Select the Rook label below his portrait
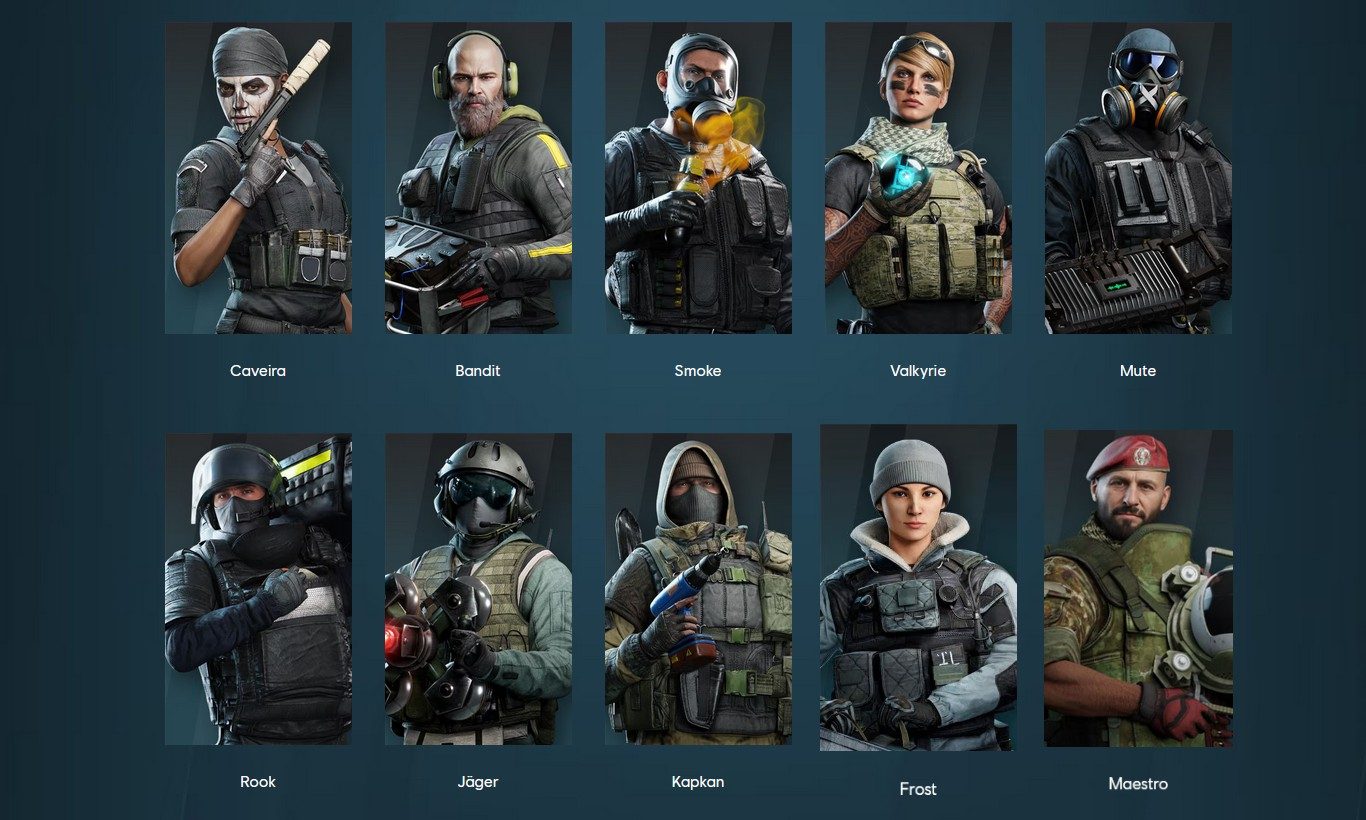The height and width of the screenshot is (820, 1366). pyautogui.click(x=256, y=781)
